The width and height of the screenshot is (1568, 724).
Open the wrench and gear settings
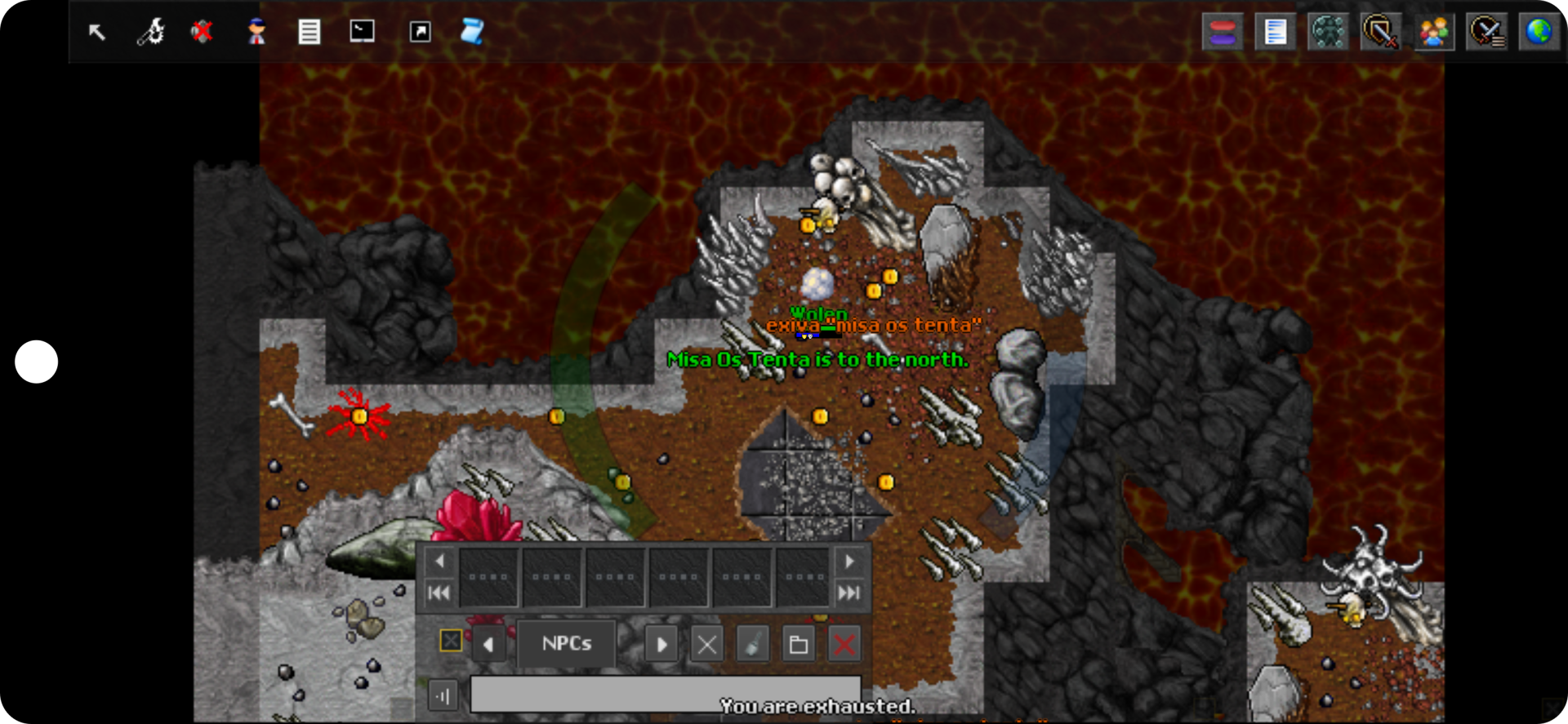click(x=150, y=32)
